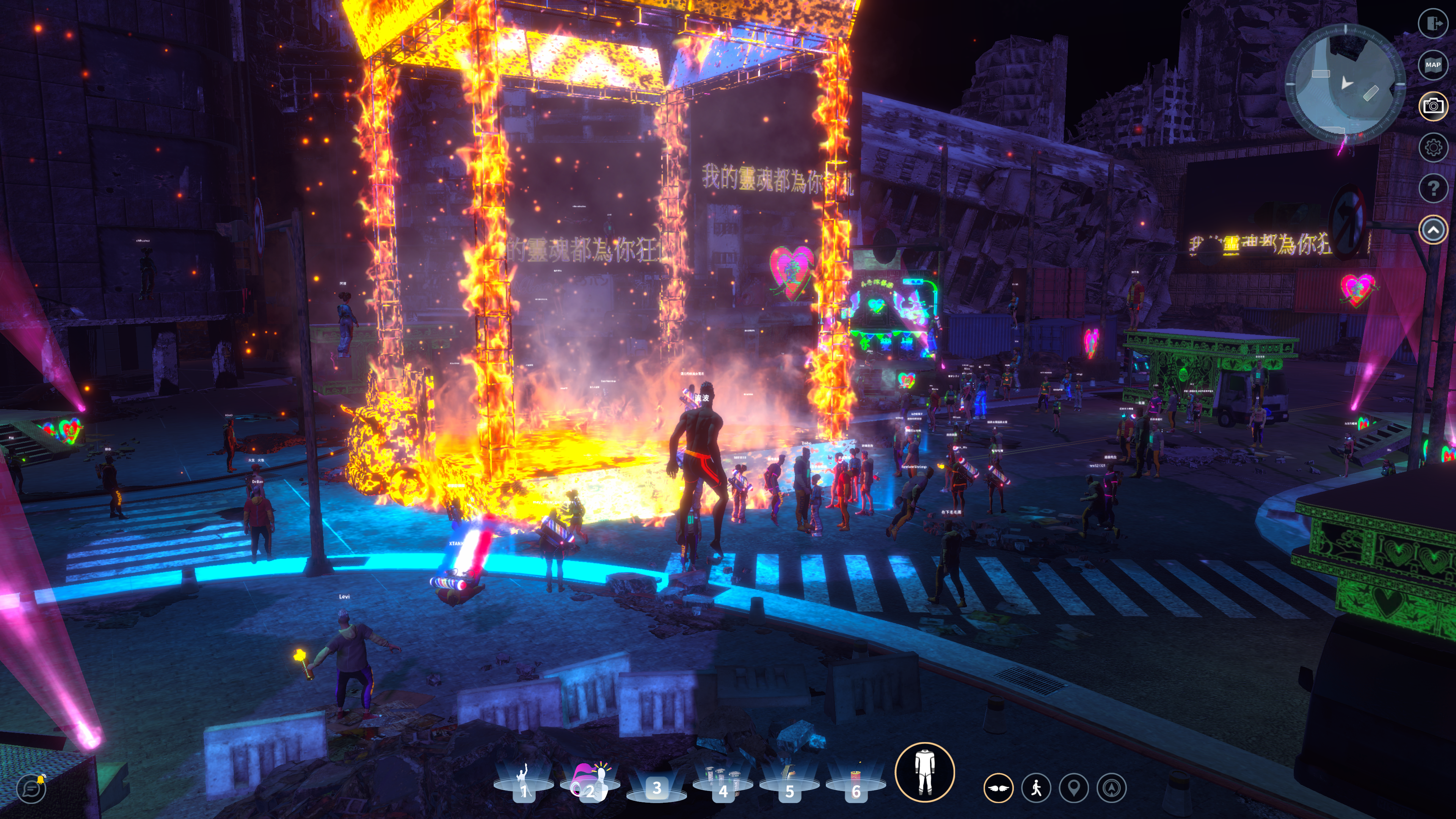Image resolution: width=1456 pixels, height=819 pixels.
Task: Click the exit door icon
Action: [x=1432, y=23]
